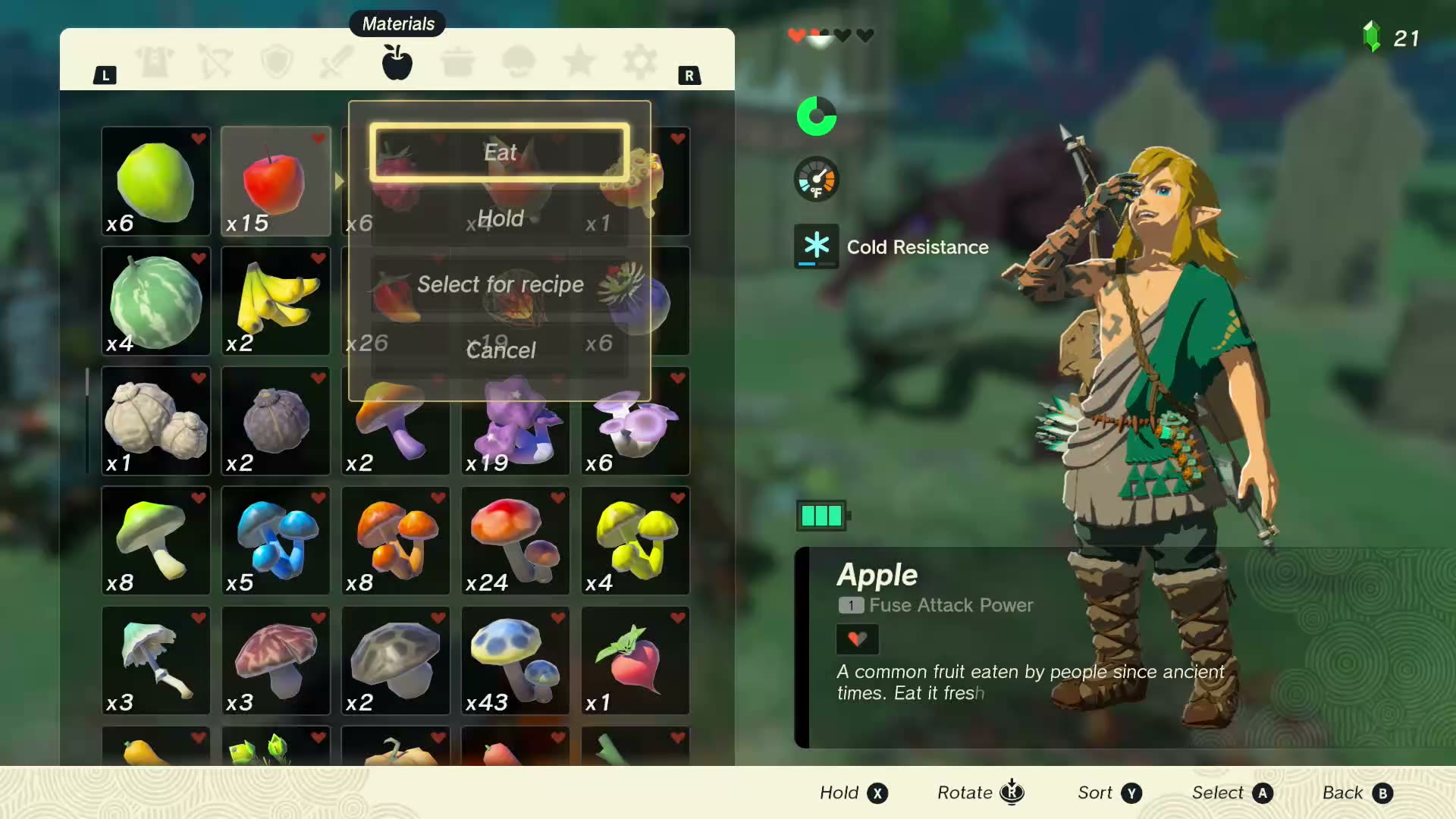The image size is (1456, 819).
Task: Open the armor shirt tab
Action: [x=155, y=62]
